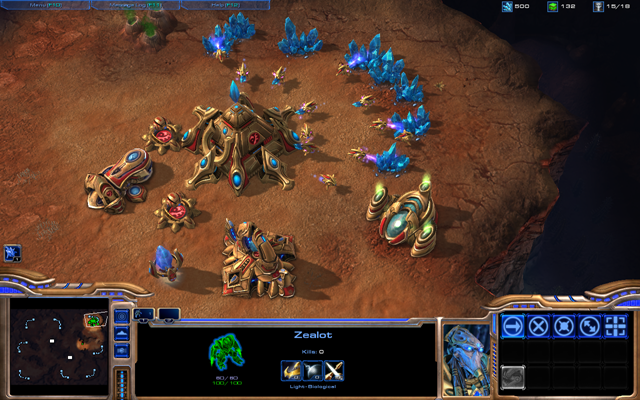This screenshot has height=400, width=640.
Task: Activate the Hold Position command
Action: [564, 326]
